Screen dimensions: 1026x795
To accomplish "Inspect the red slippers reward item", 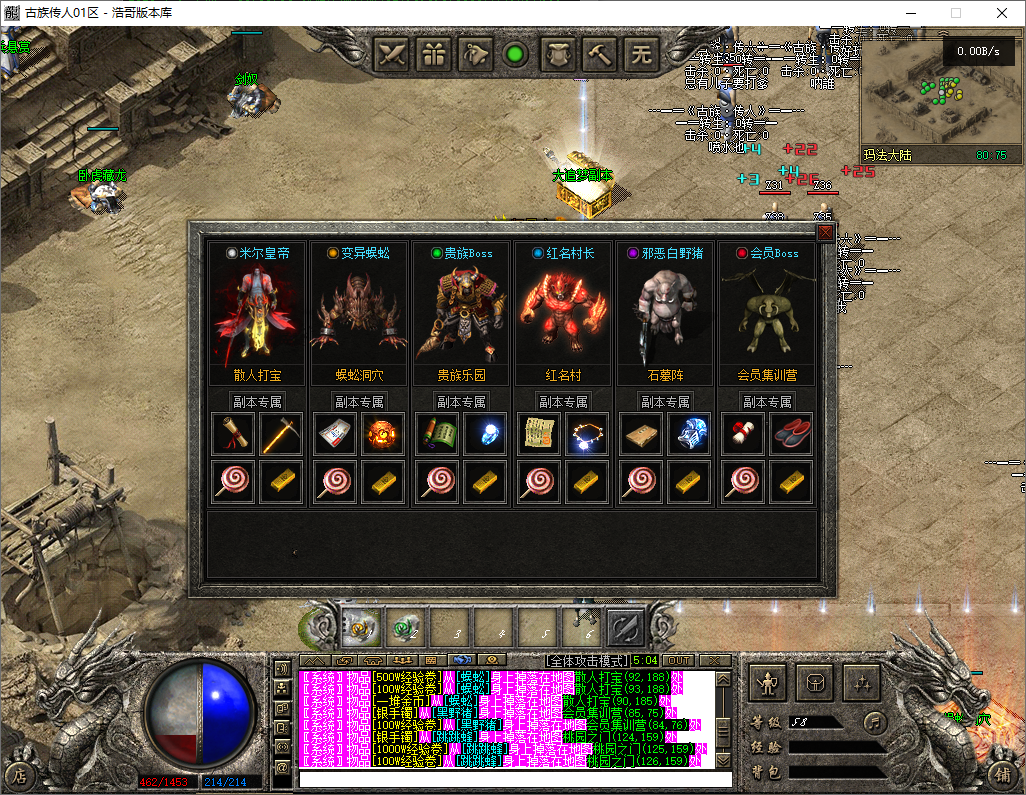I will (791, 434).
